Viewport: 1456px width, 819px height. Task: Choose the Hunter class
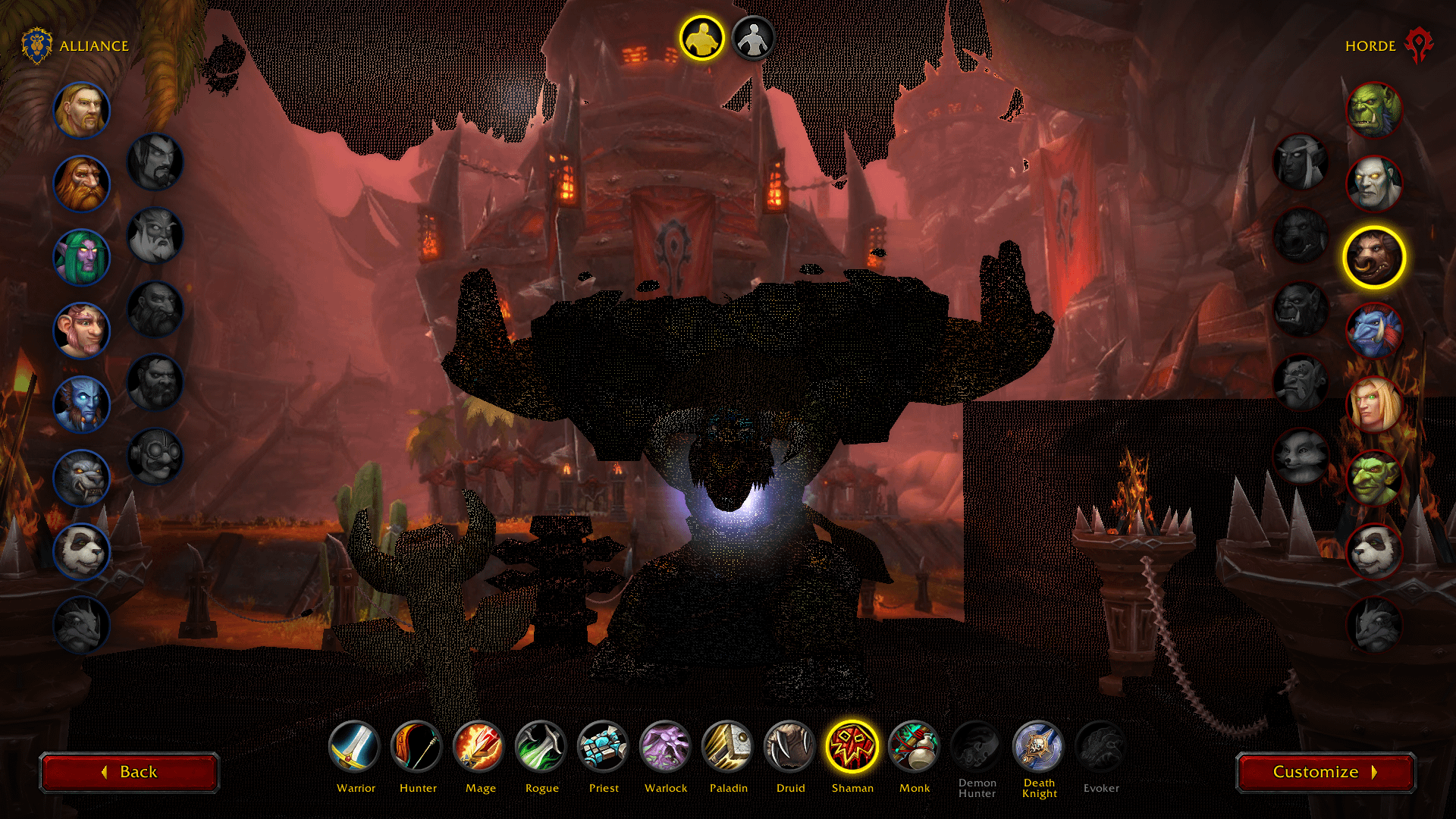click(417, 746)
